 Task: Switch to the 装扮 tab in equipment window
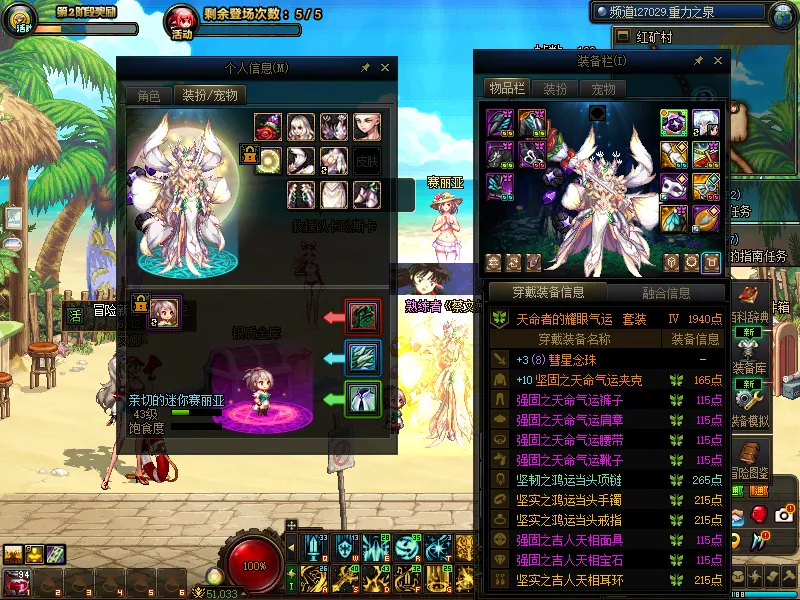coord(555,89)
